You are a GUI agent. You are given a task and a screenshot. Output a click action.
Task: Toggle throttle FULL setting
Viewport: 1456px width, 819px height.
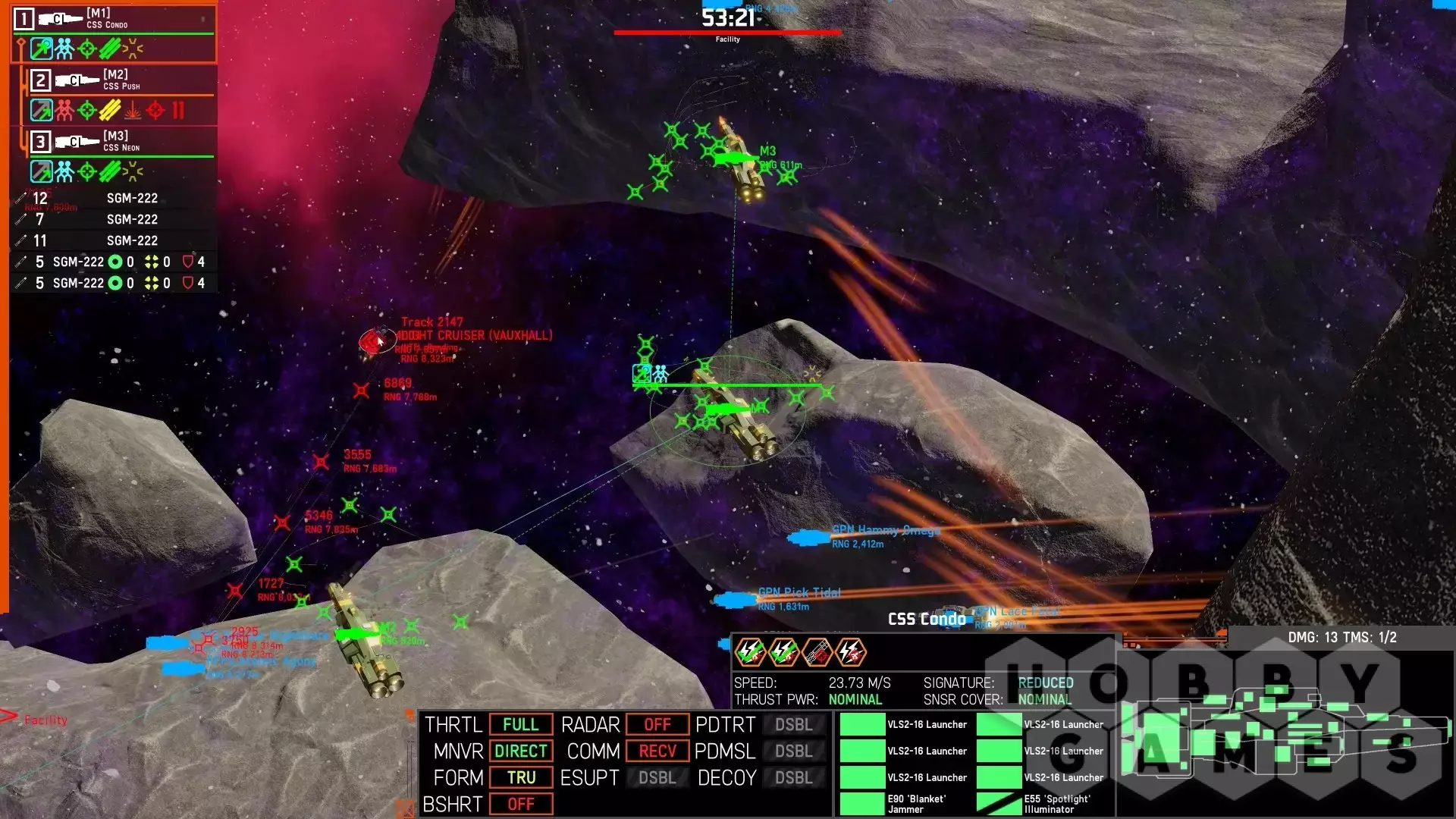pos(520,725)
